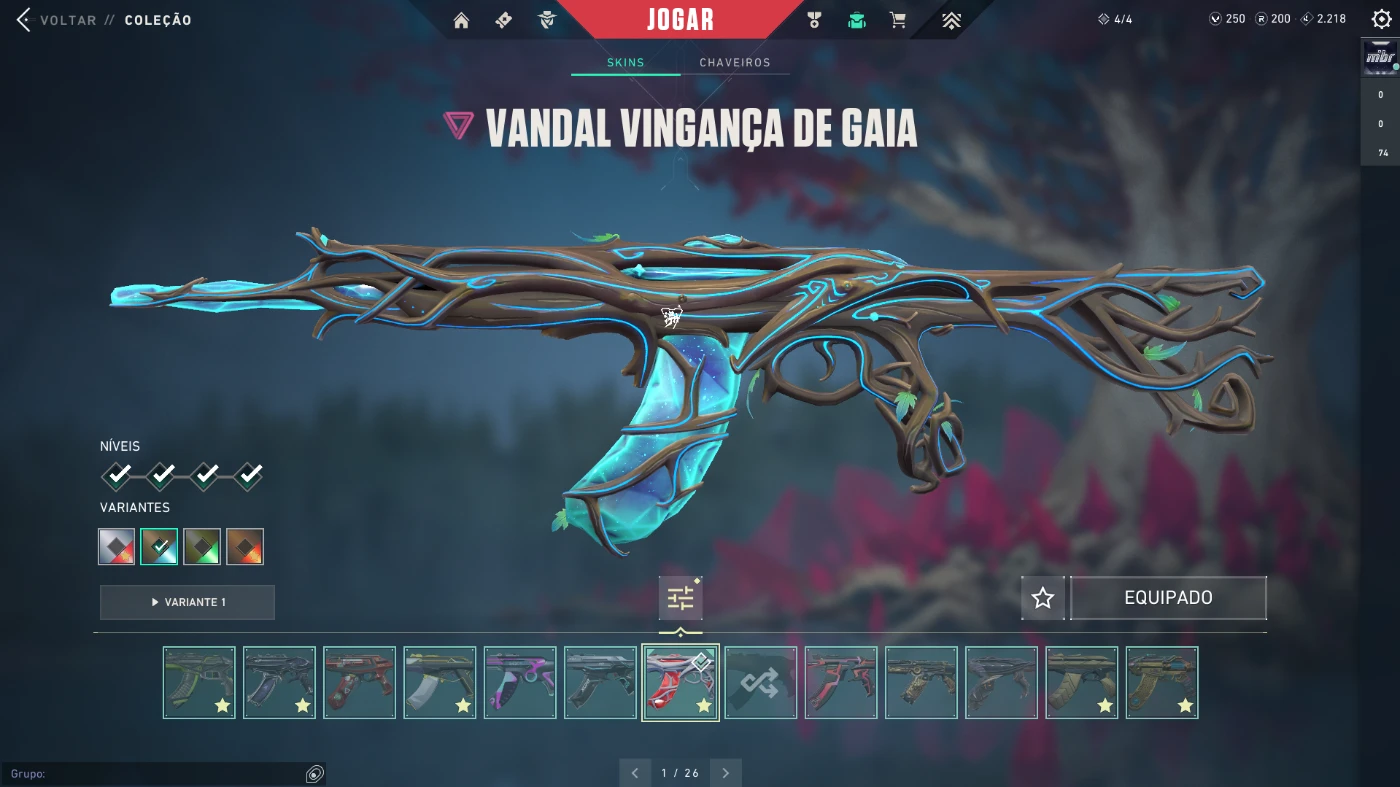The width and height of the screenshot is (1400, 787).
Task: Select the red default variant swatch
Action: point(116,546)
